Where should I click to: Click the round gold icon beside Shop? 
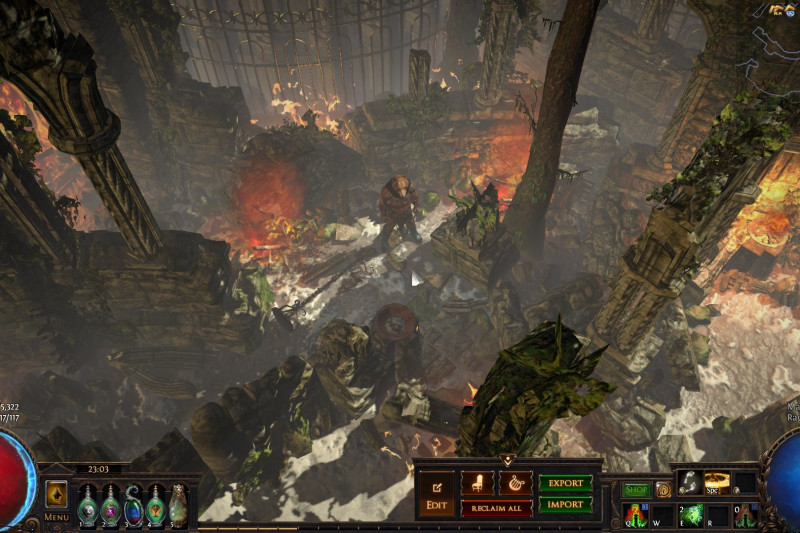coord(662,490)
